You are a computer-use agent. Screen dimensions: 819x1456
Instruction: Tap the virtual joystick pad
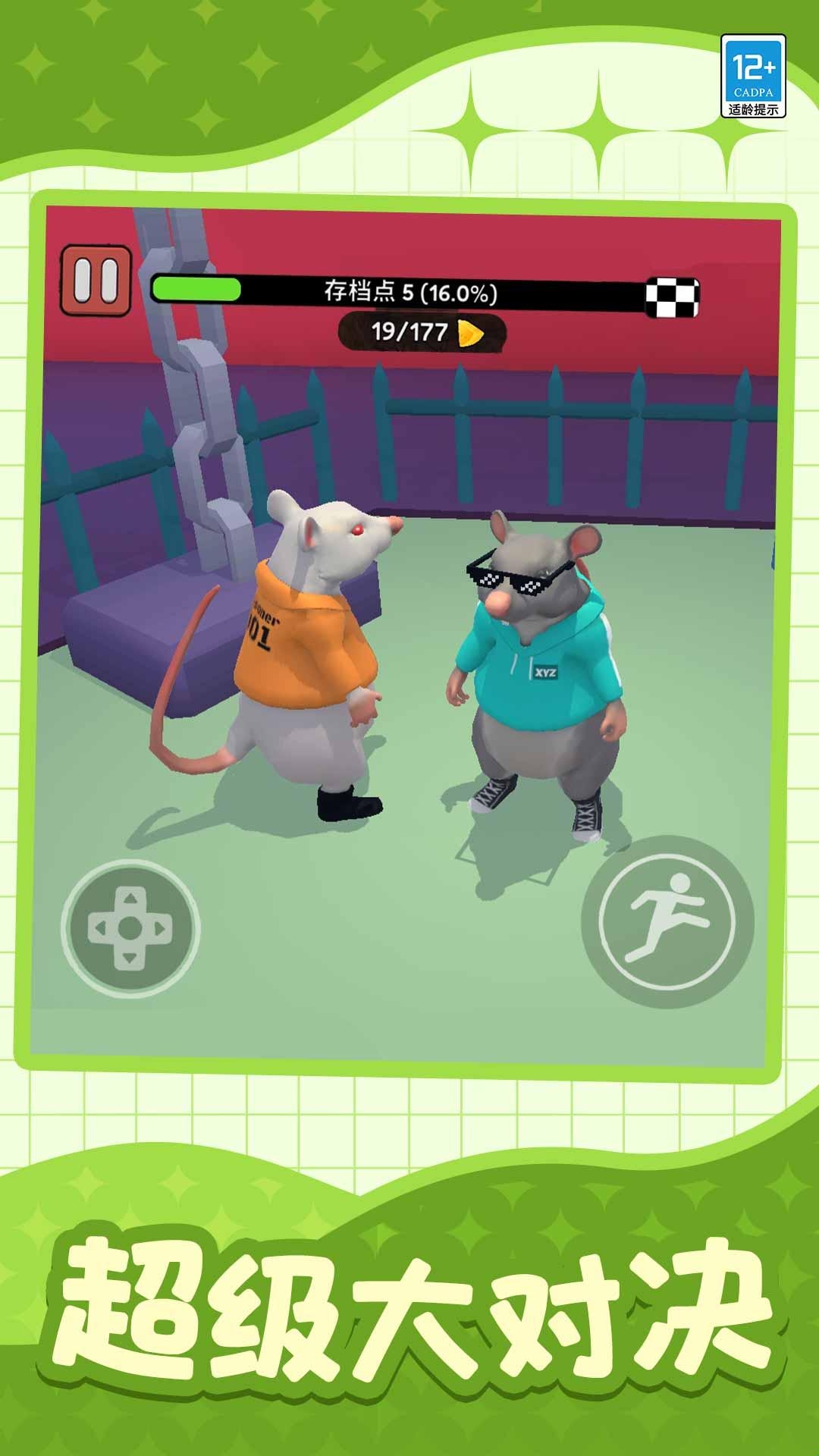(x=130, y=927)
